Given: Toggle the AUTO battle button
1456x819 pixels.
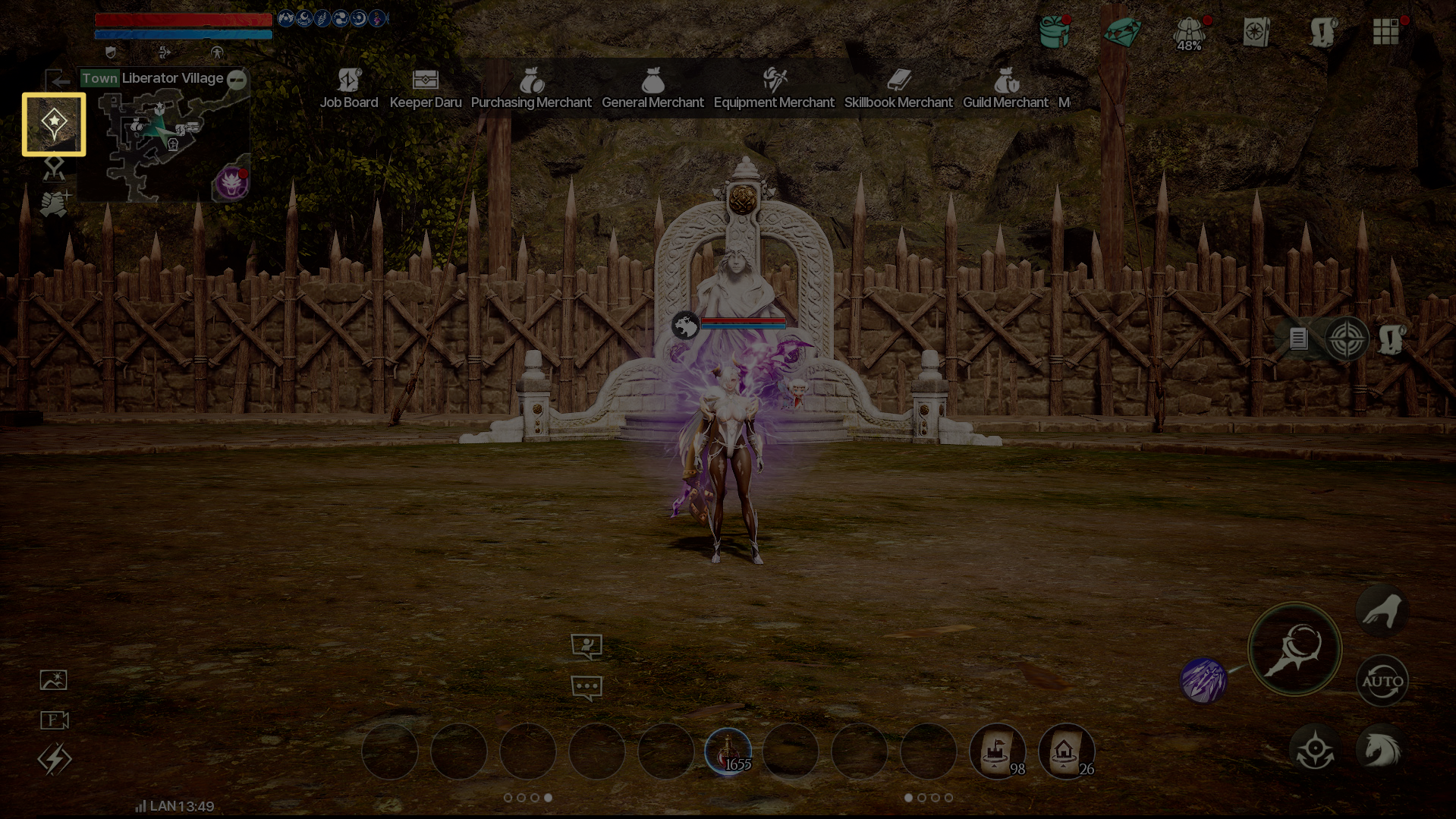Looking at the screenshot, I should click(x=1382, y=681).
